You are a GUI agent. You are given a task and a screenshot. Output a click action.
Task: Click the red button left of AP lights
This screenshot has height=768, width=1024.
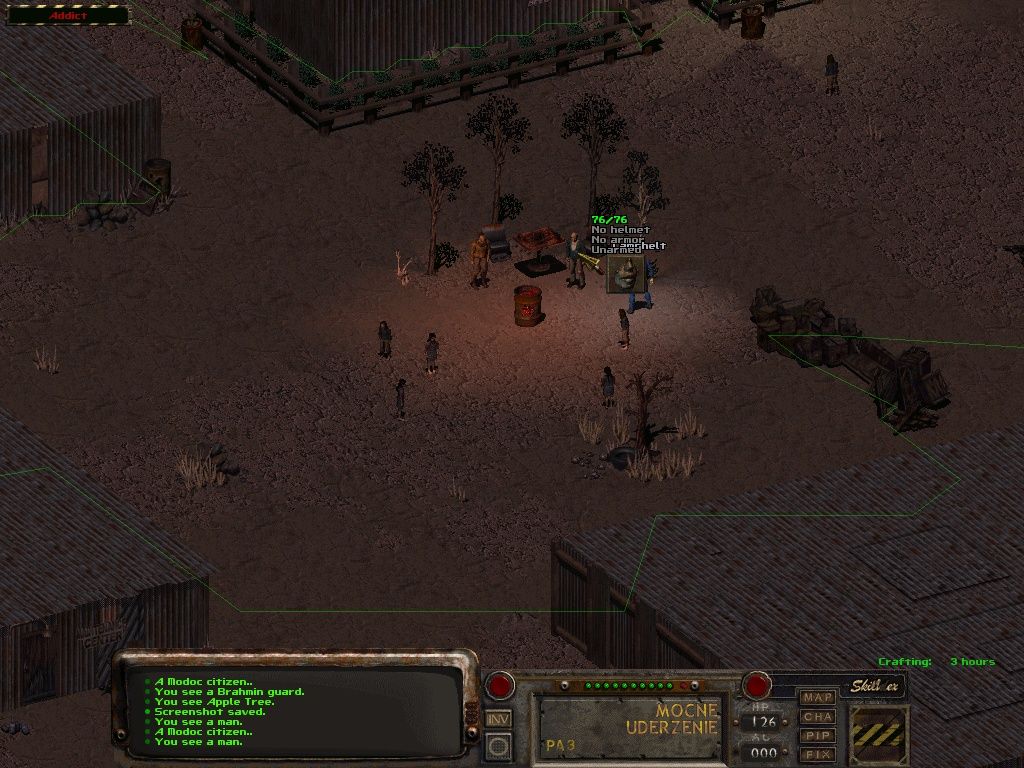click(x=499, y=685)
